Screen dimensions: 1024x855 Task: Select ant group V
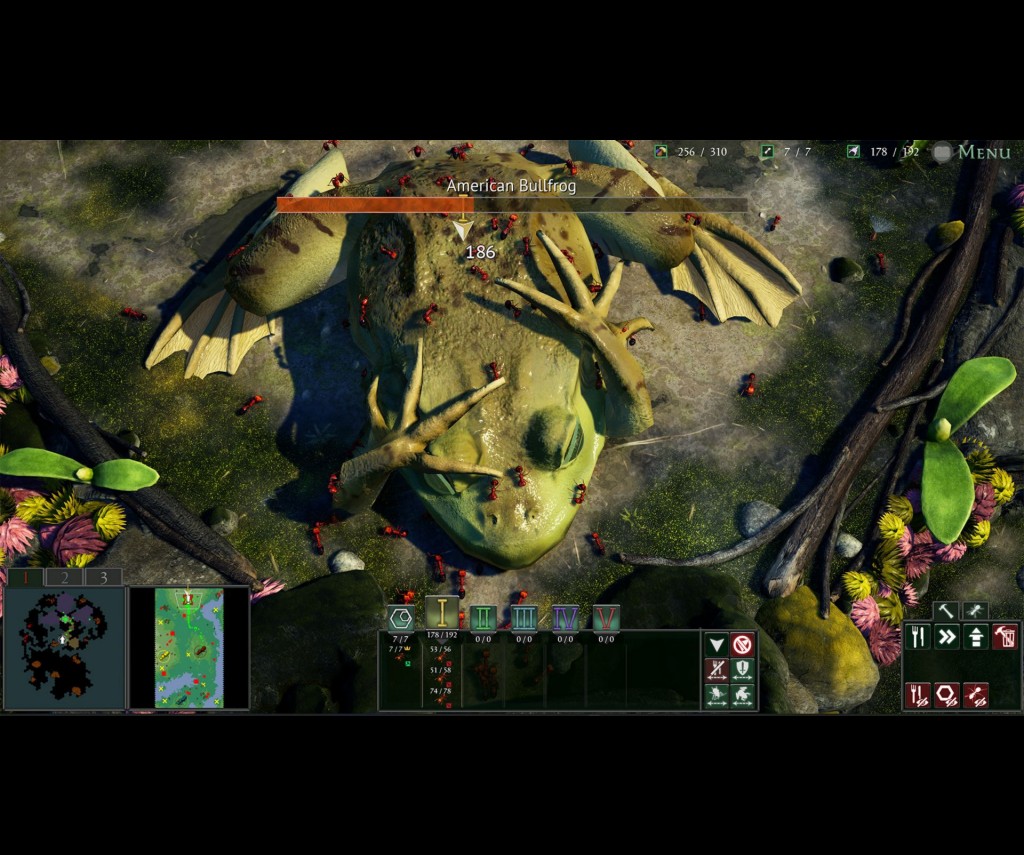tap(606, 618)
